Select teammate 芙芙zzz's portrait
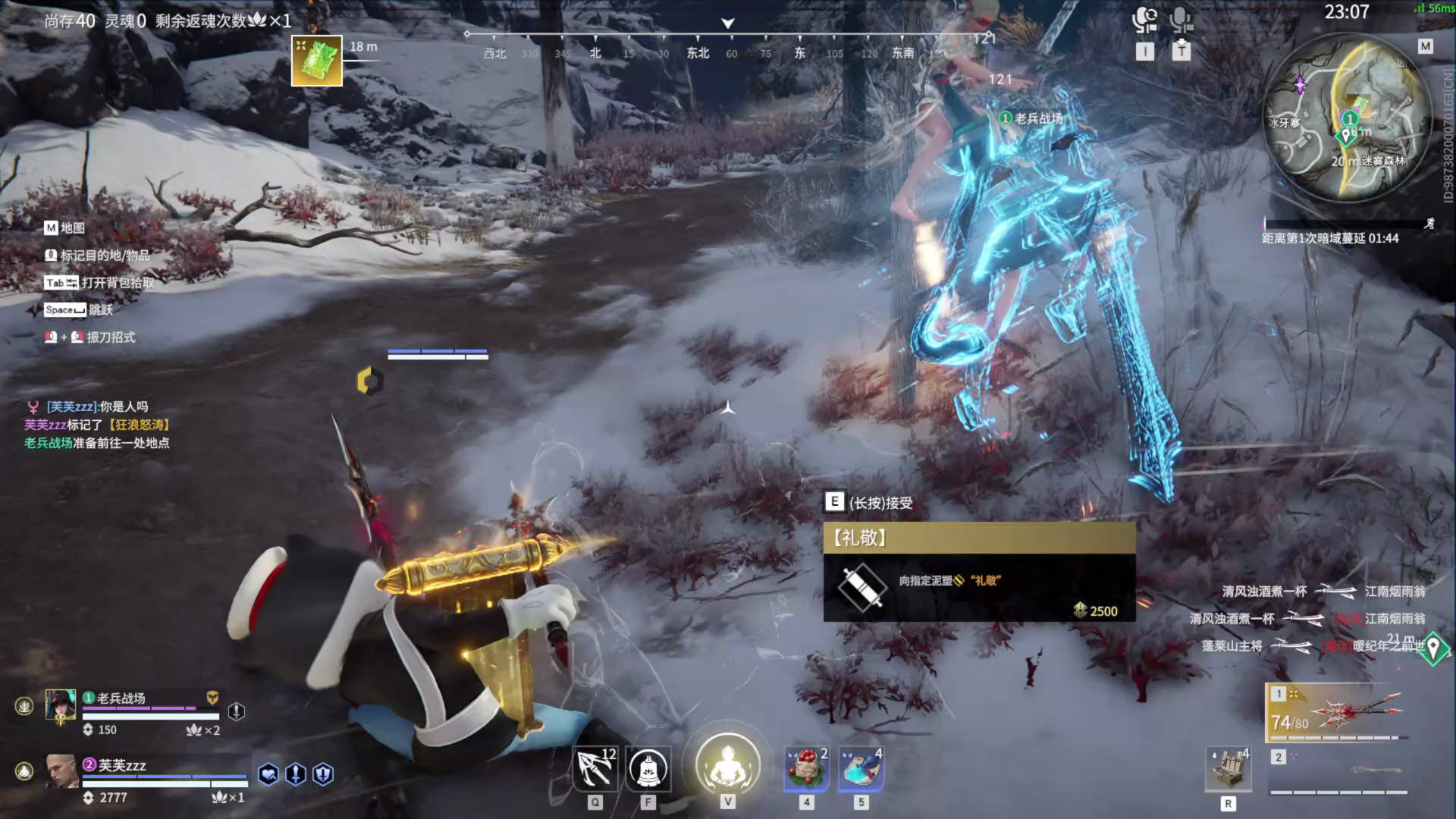The image size is (1456, 819). tap(61, 771)
